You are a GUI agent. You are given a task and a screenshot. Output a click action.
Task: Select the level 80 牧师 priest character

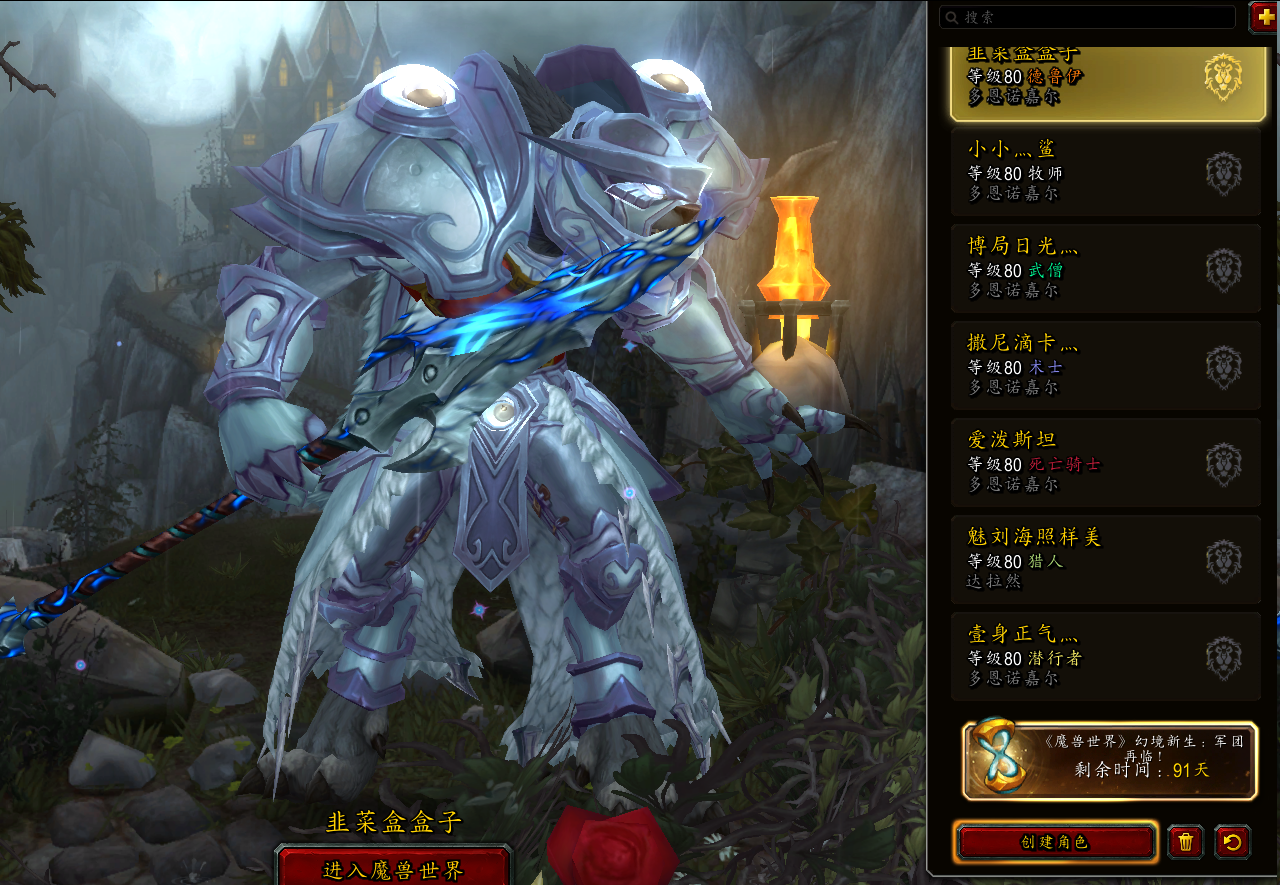[1105, 172]
